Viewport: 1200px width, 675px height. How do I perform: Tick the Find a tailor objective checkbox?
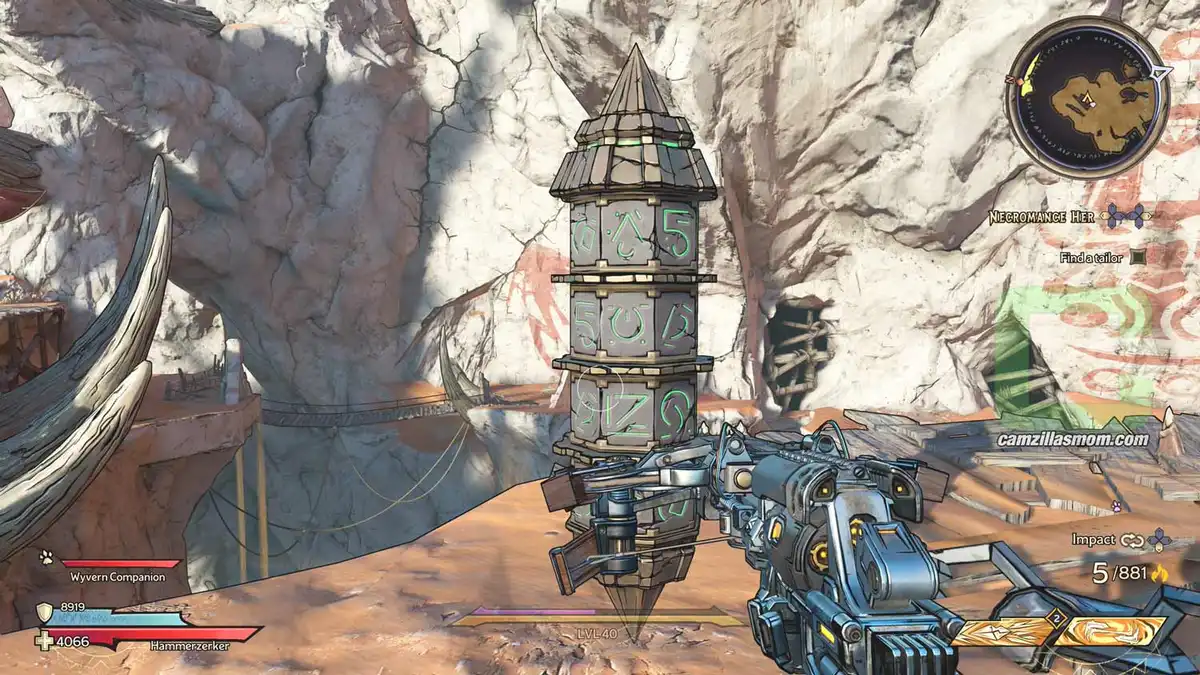tap(1137, 257)
